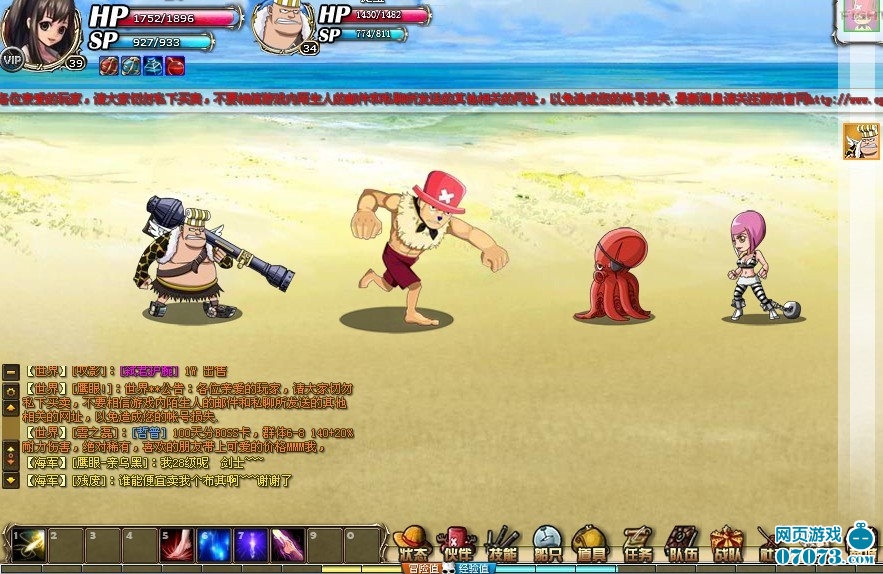Activate the blue lightning skill in slot 6
Screen dimensions: 883x574
pos(214,545)
